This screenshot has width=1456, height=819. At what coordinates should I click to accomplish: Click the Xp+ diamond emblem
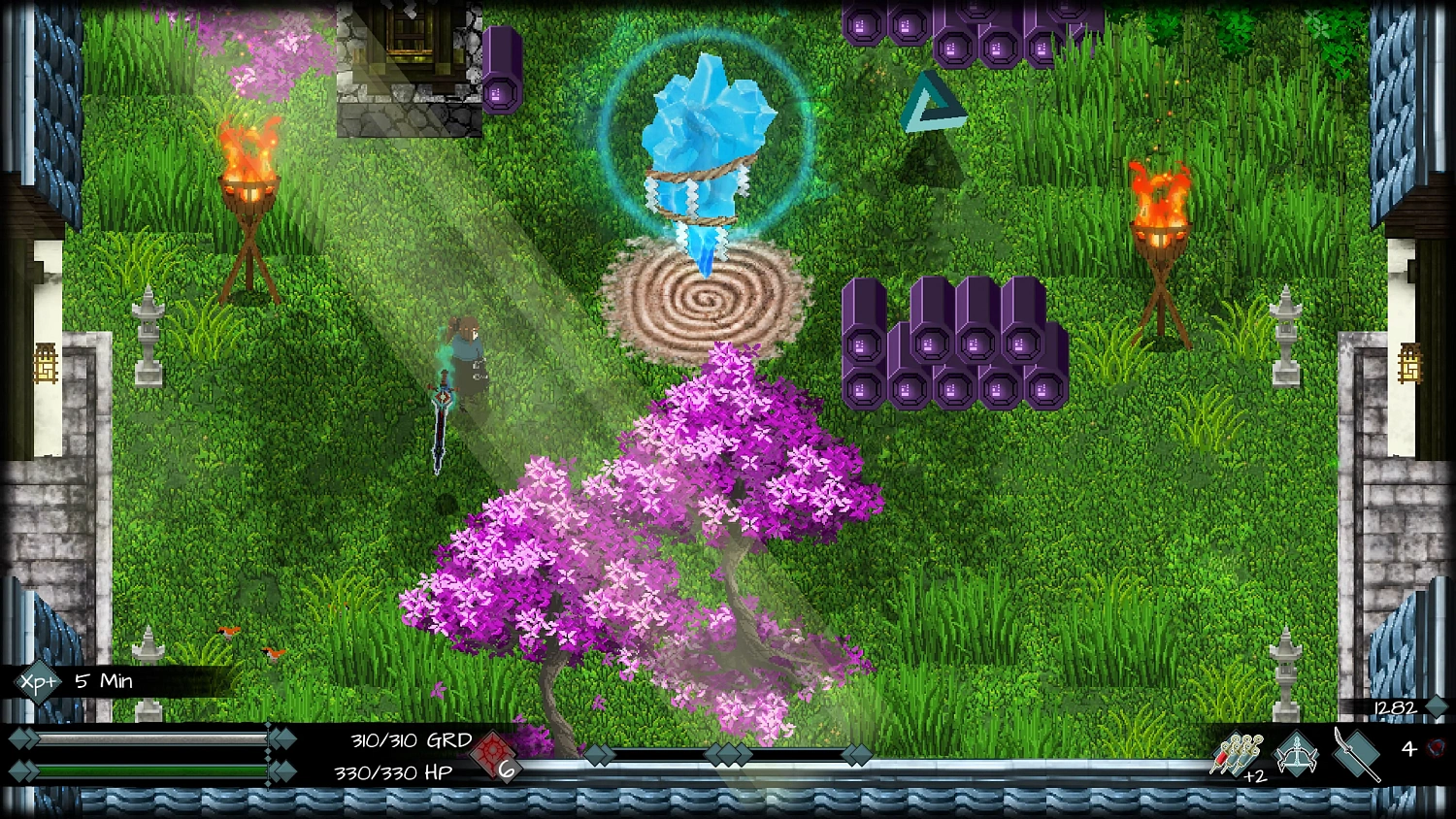click(36, 681)
